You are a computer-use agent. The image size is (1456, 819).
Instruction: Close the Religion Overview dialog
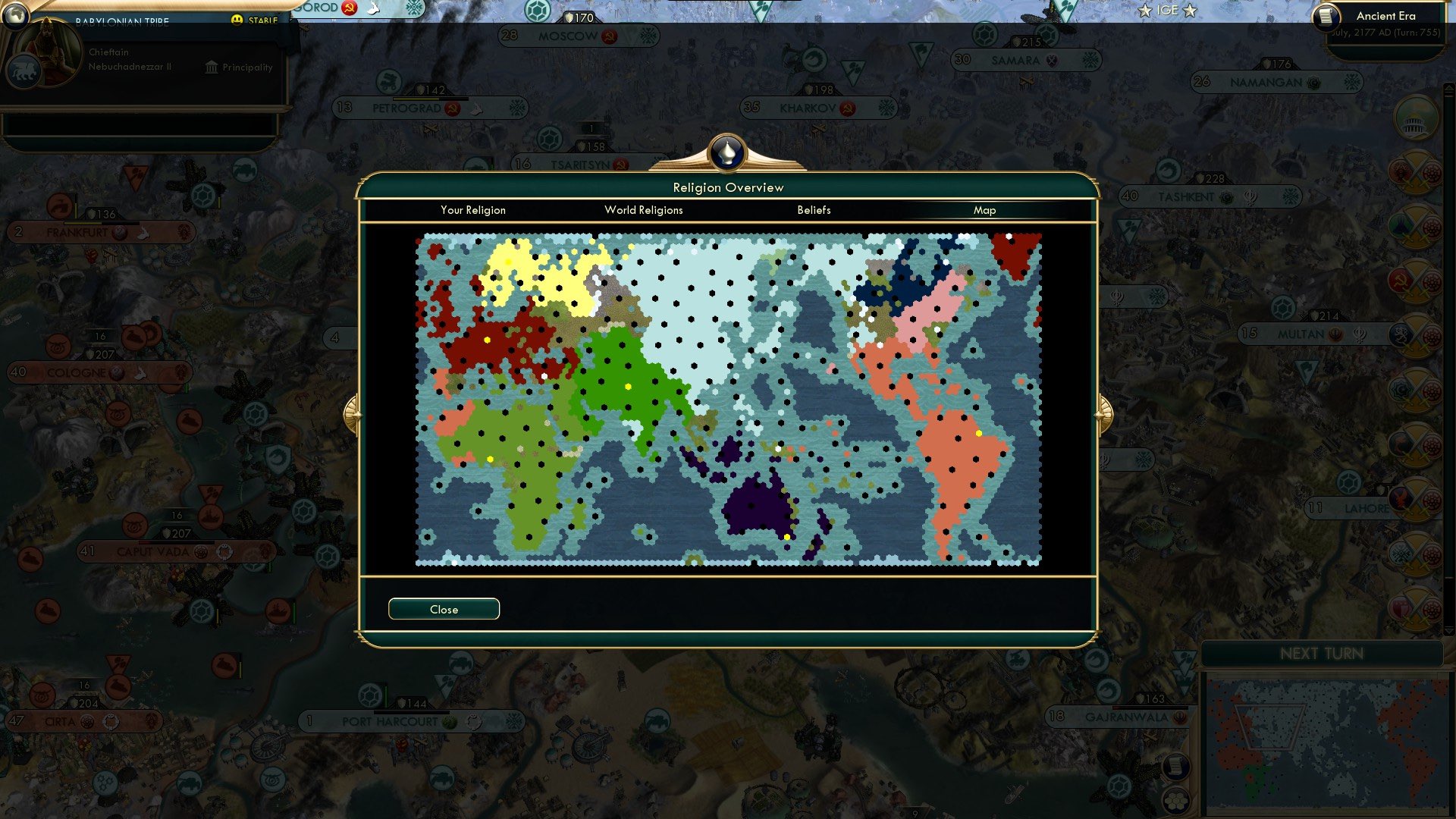(444, 609)
